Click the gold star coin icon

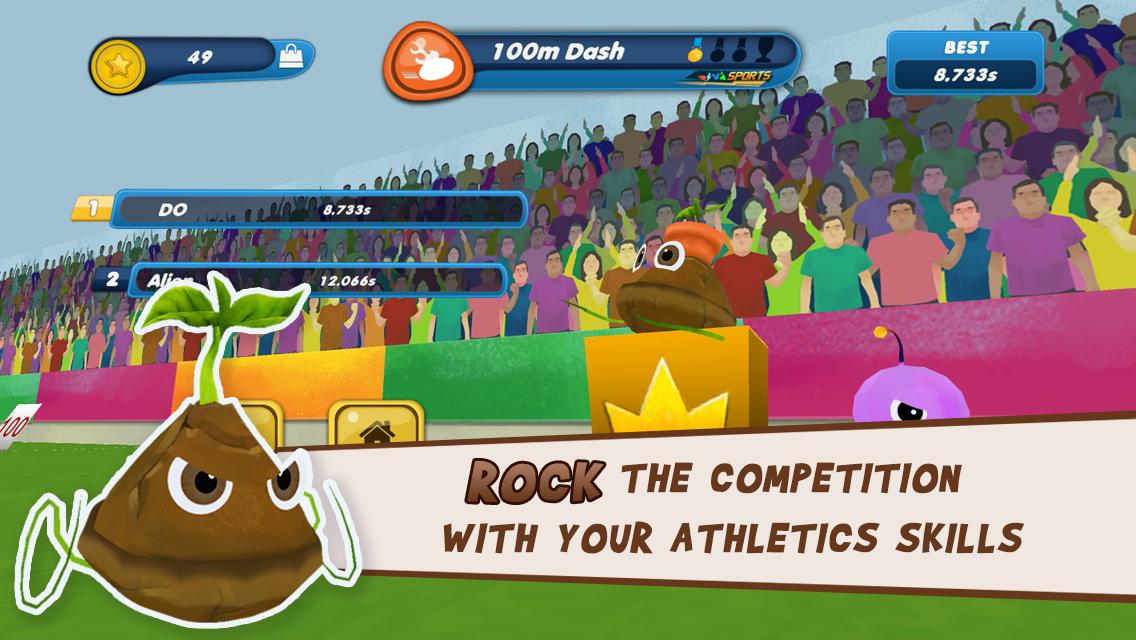point(119,65)
